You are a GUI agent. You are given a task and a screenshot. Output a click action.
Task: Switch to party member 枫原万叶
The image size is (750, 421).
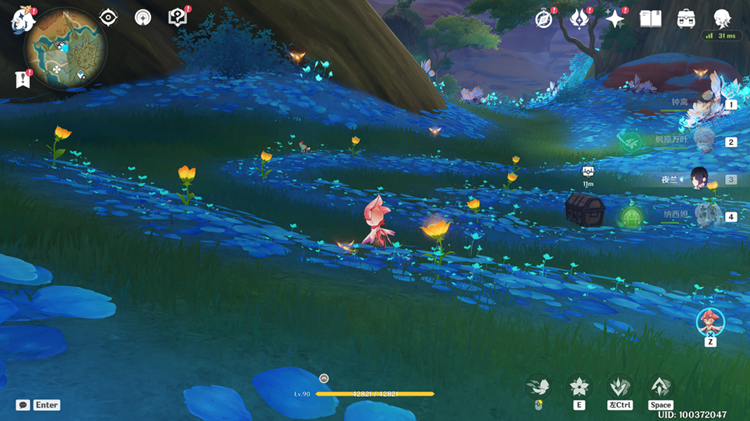[x=703, y=141]
